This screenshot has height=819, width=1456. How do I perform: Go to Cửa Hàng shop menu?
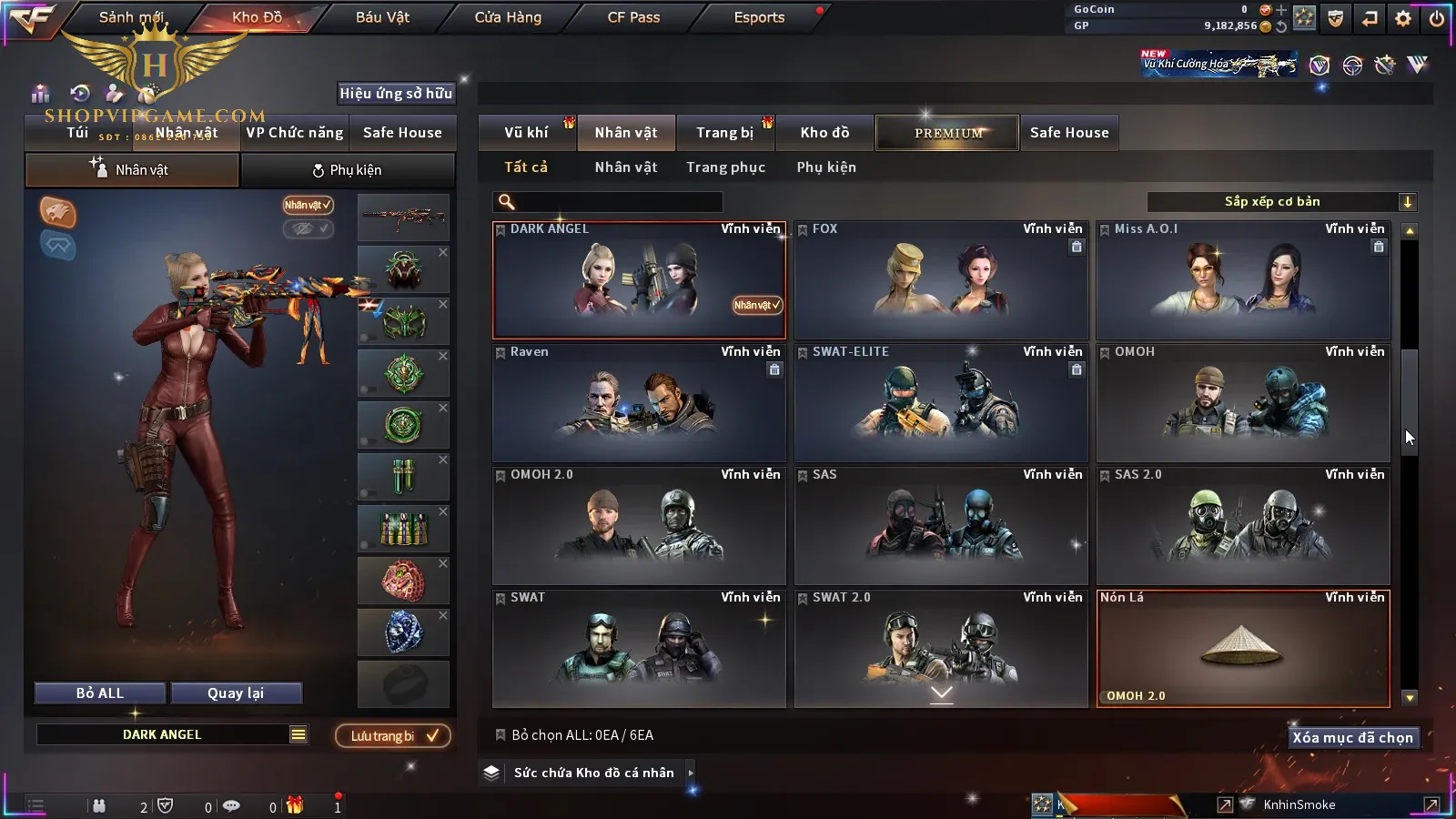pyautogui.click(x=508, y=17)
